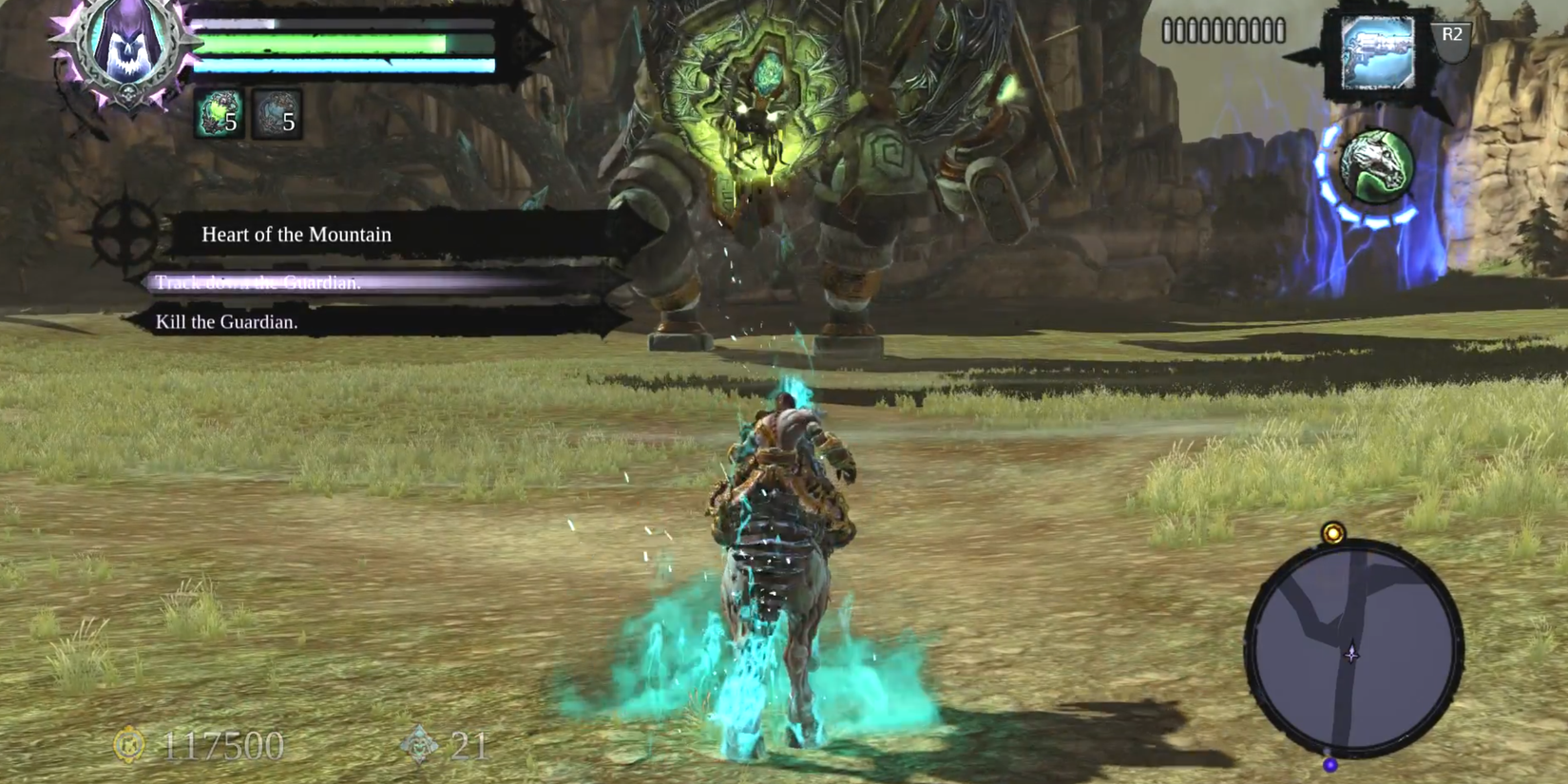This screenshot has width=1568, height=784.
Task: Expand the ammo pip row near the weapon slot
Action: click(1221, 29)
